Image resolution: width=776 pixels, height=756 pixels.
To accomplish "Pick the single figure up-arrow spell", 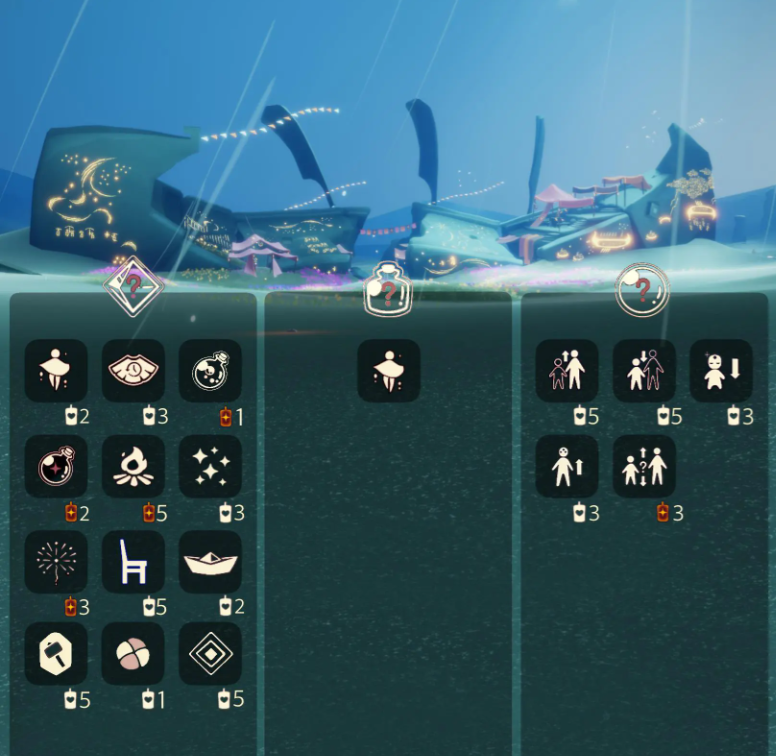I will click(567, 466).
